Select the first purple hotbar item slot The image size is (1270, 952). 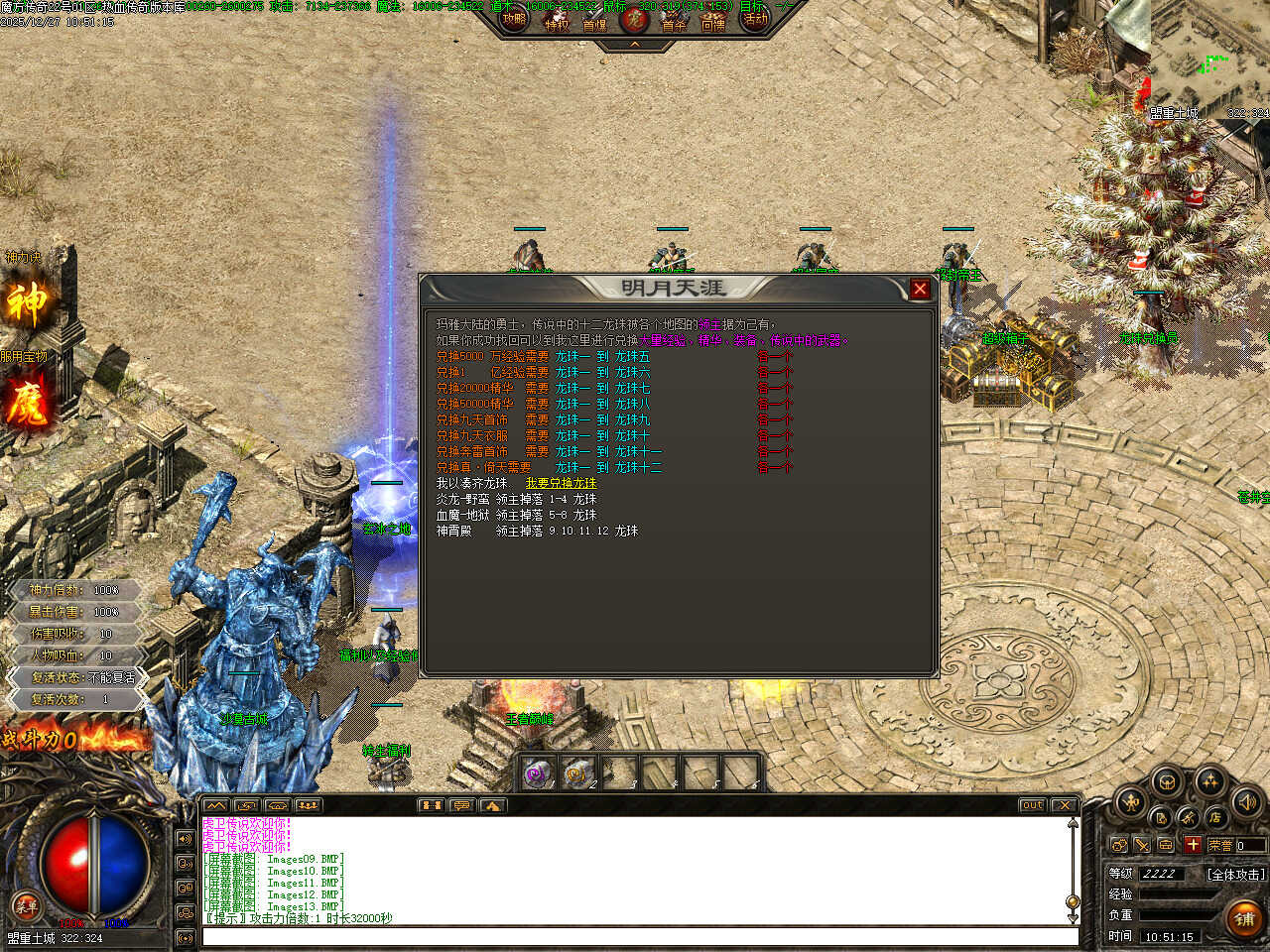(x=537, y=773)
